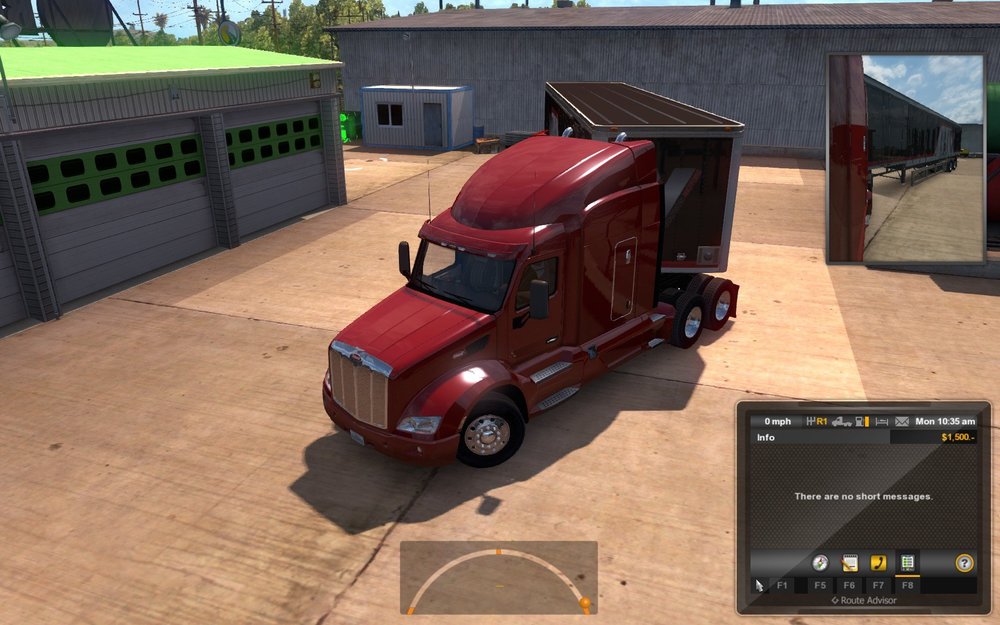Open the question mark help icon
The image size is (1000, 625).
[964, 563]
